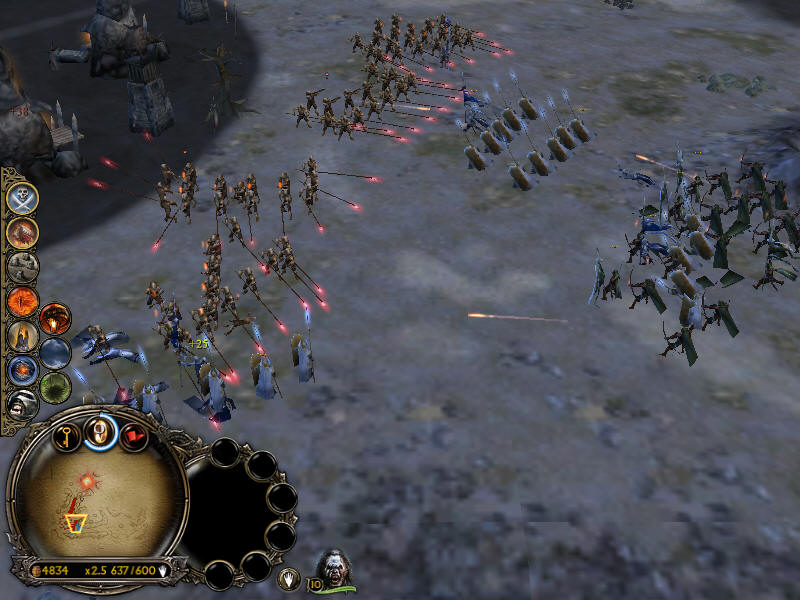Activate the flaming dark gate power
Image resolution: width=800 pixels, height=600 pixels.
click(55, 319)
